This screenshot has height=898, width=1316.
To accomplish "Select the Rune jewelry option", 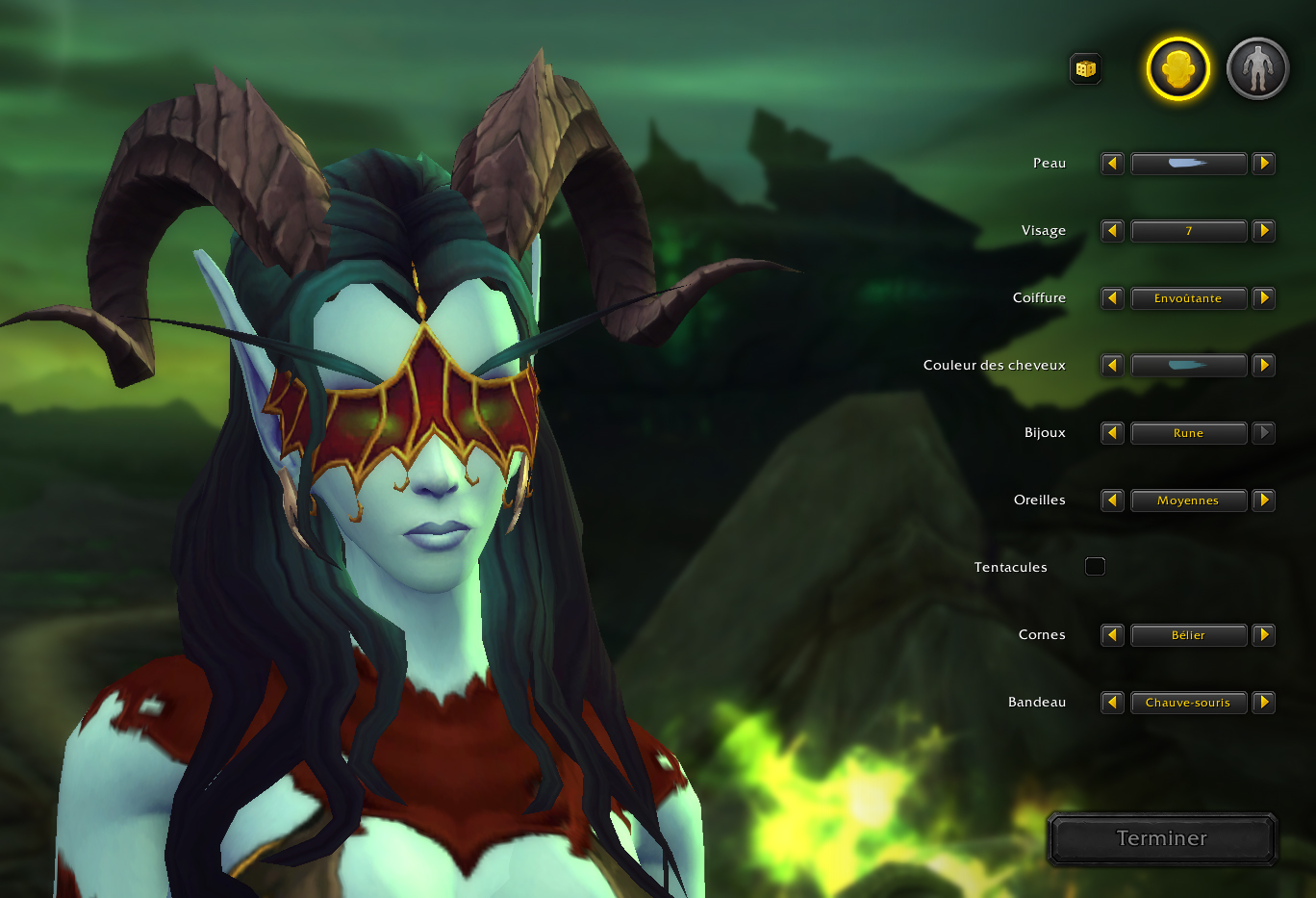I will [x=1189, y=433].
